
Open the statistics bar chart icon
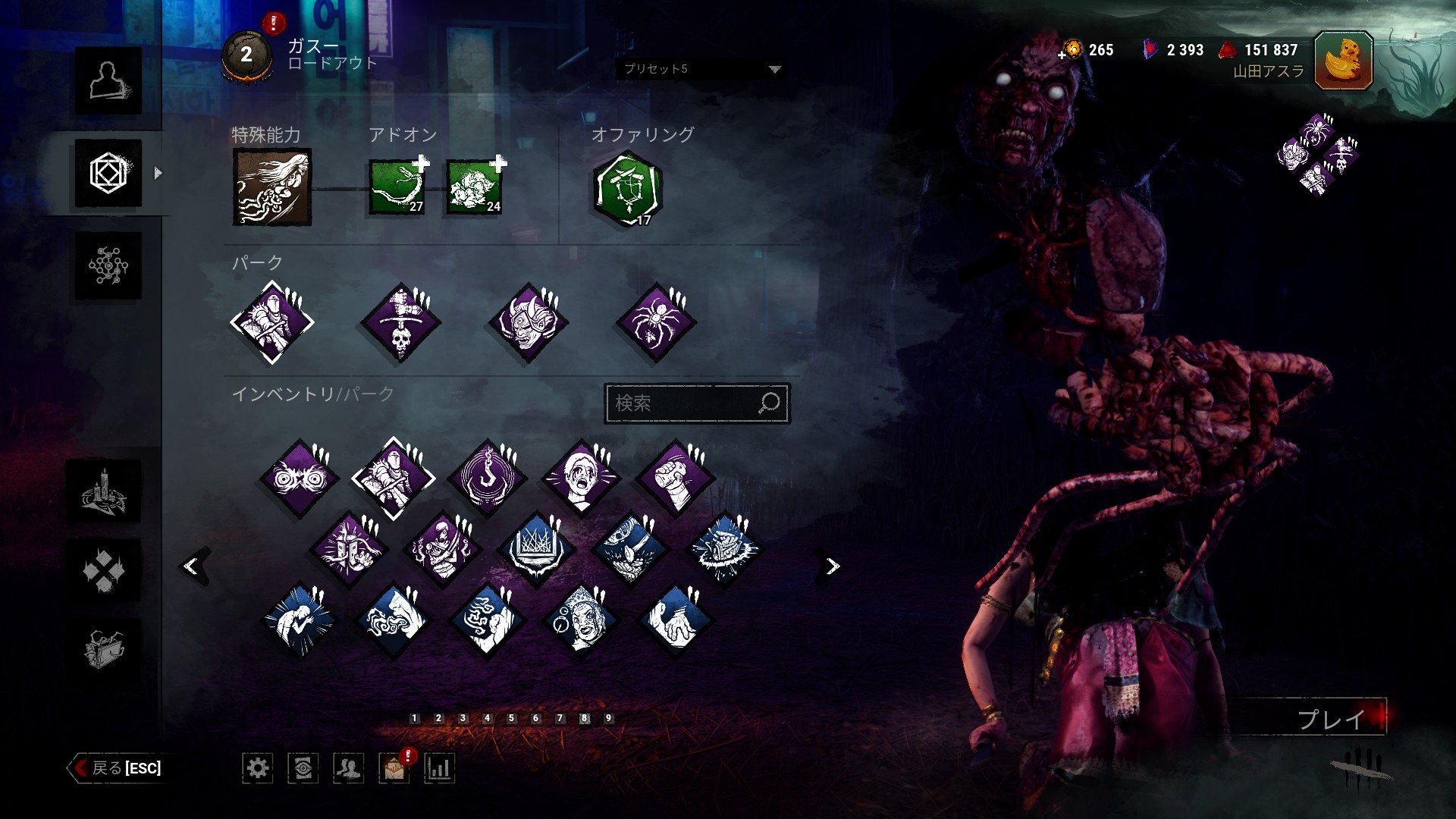coord(439,768)
